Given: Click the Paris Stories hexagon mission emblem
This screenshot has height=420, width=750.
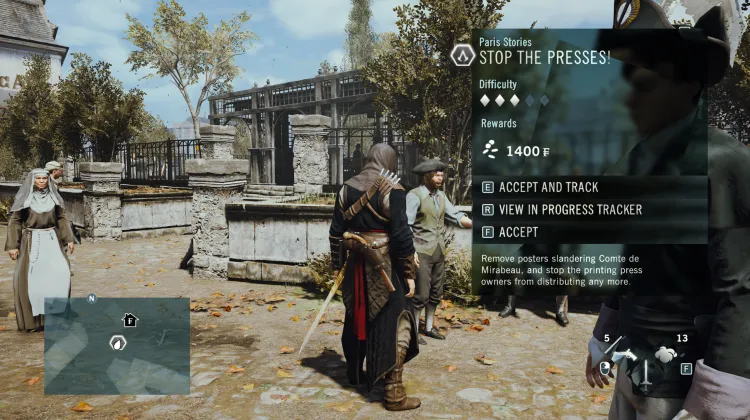Looking at the screenshot, I should click(x=462, y=54).
